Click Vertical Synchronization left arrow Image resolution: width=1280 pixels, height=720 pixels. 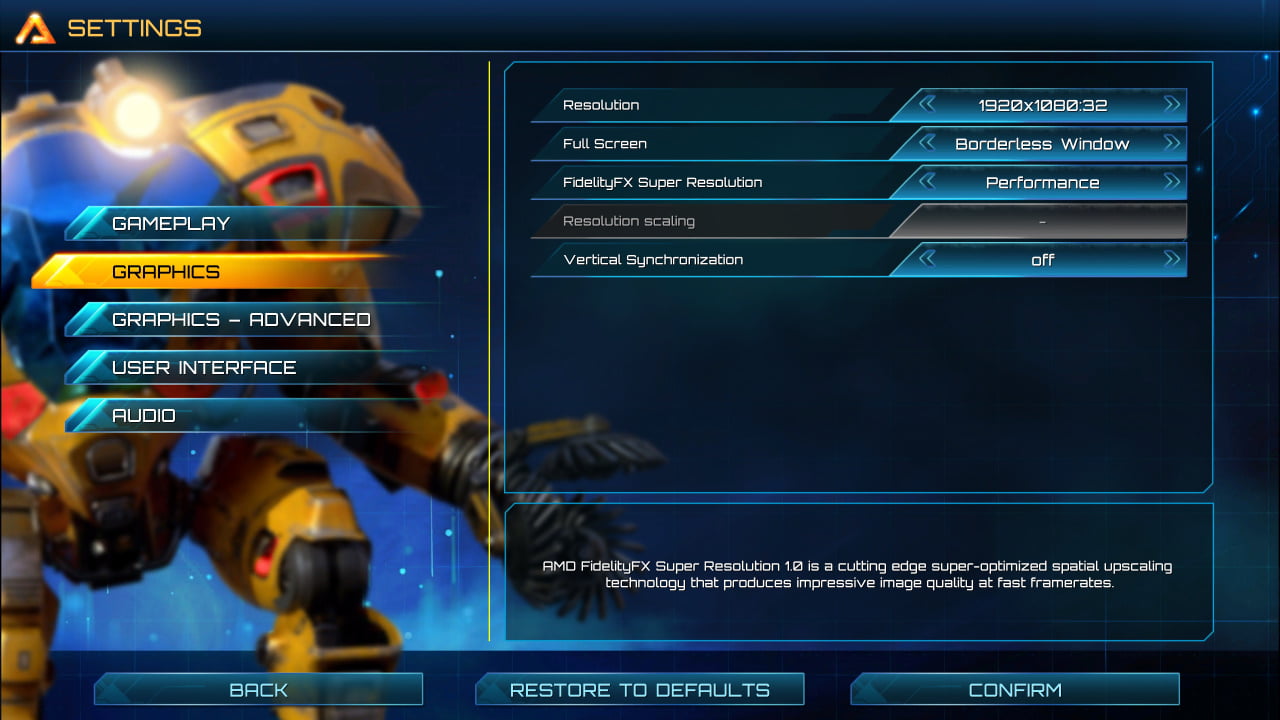click(927, 259)
